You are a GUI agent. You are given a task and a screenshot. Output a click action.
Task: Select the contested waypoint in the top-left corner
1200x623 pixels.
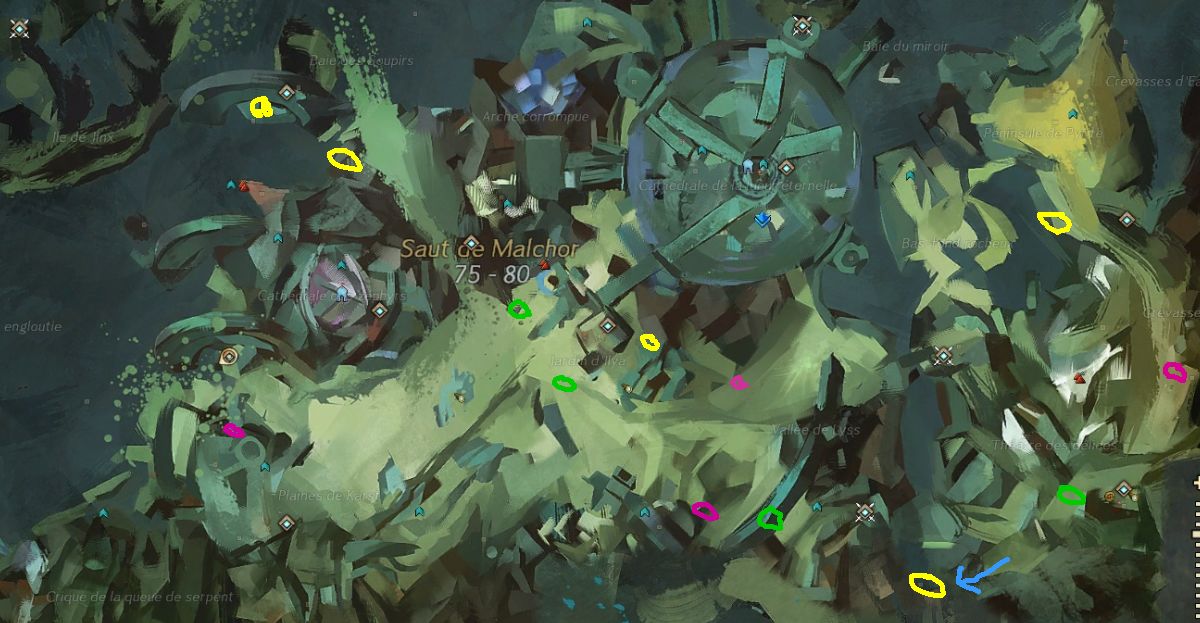(x=19, y=29)
